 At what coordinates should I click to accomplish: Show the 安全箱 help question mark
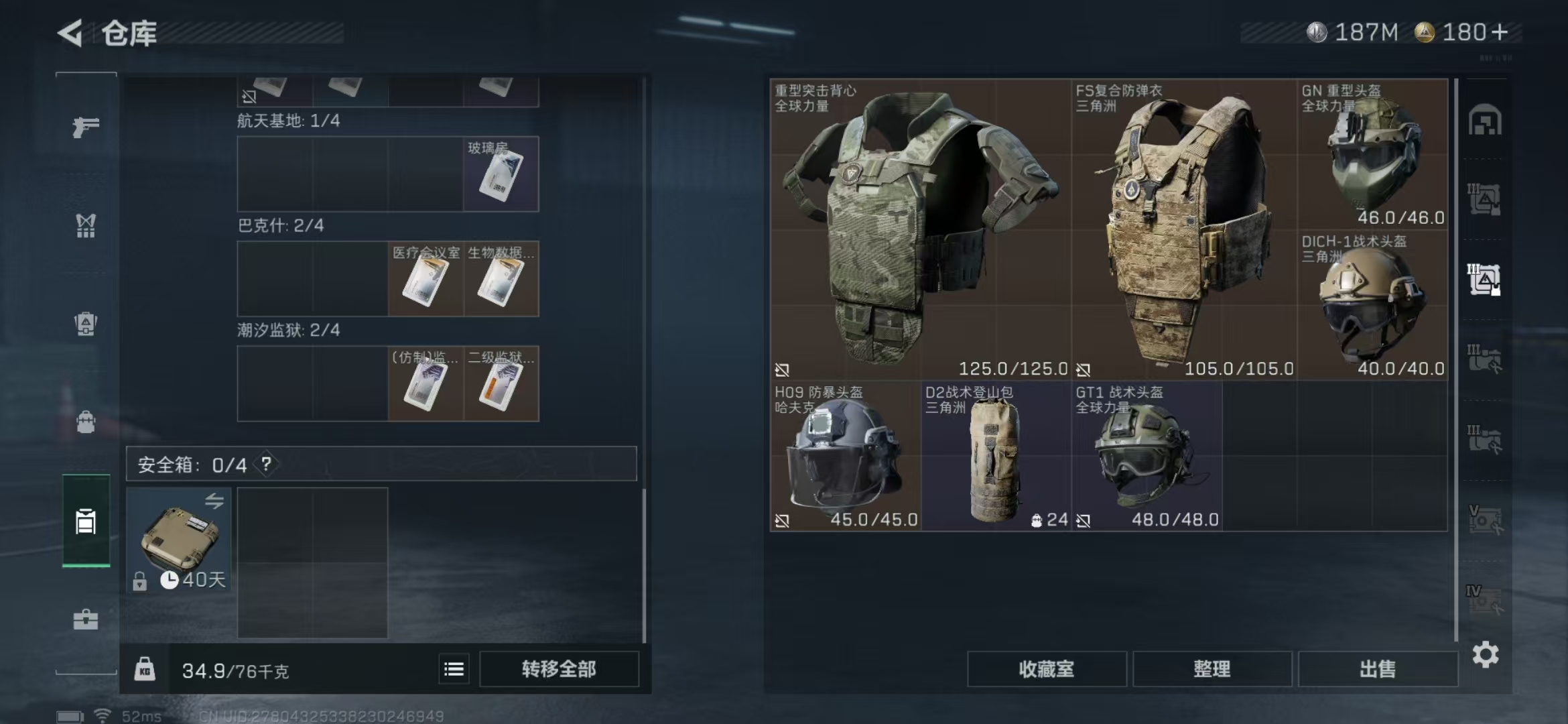click(x=266, y=464)
